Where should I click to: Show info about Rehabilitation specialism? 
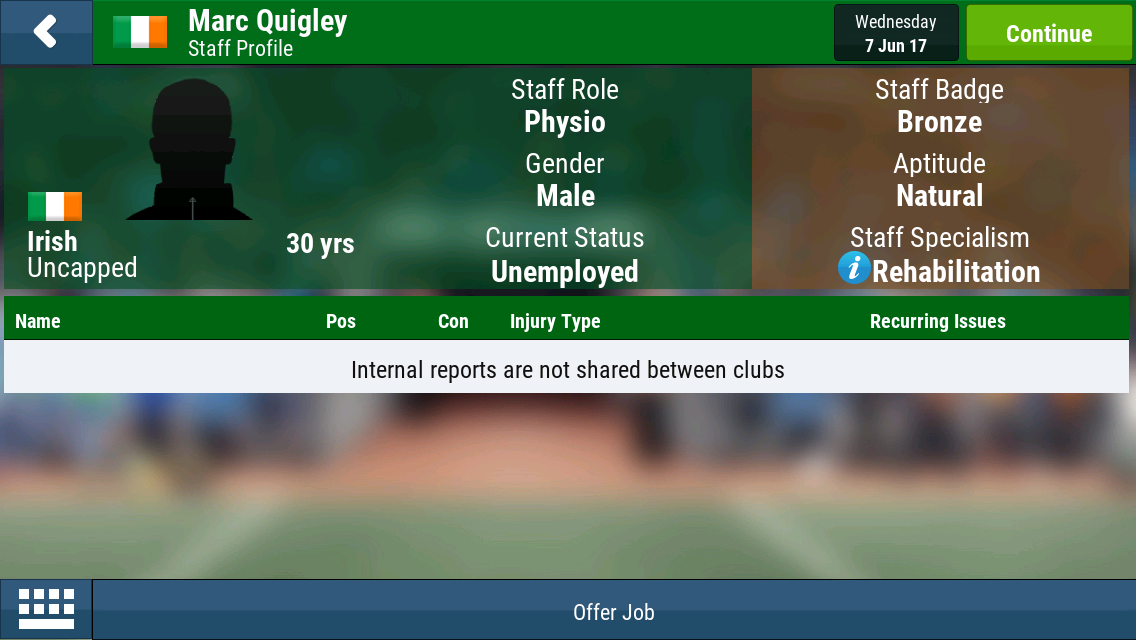854,268
